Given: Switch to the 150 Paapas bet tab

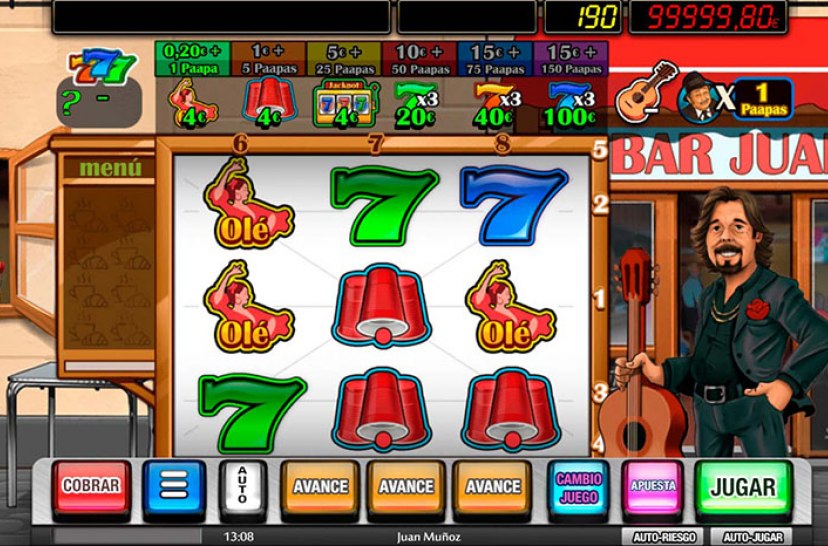Looking at the screenshot, I should click(571, 59).
